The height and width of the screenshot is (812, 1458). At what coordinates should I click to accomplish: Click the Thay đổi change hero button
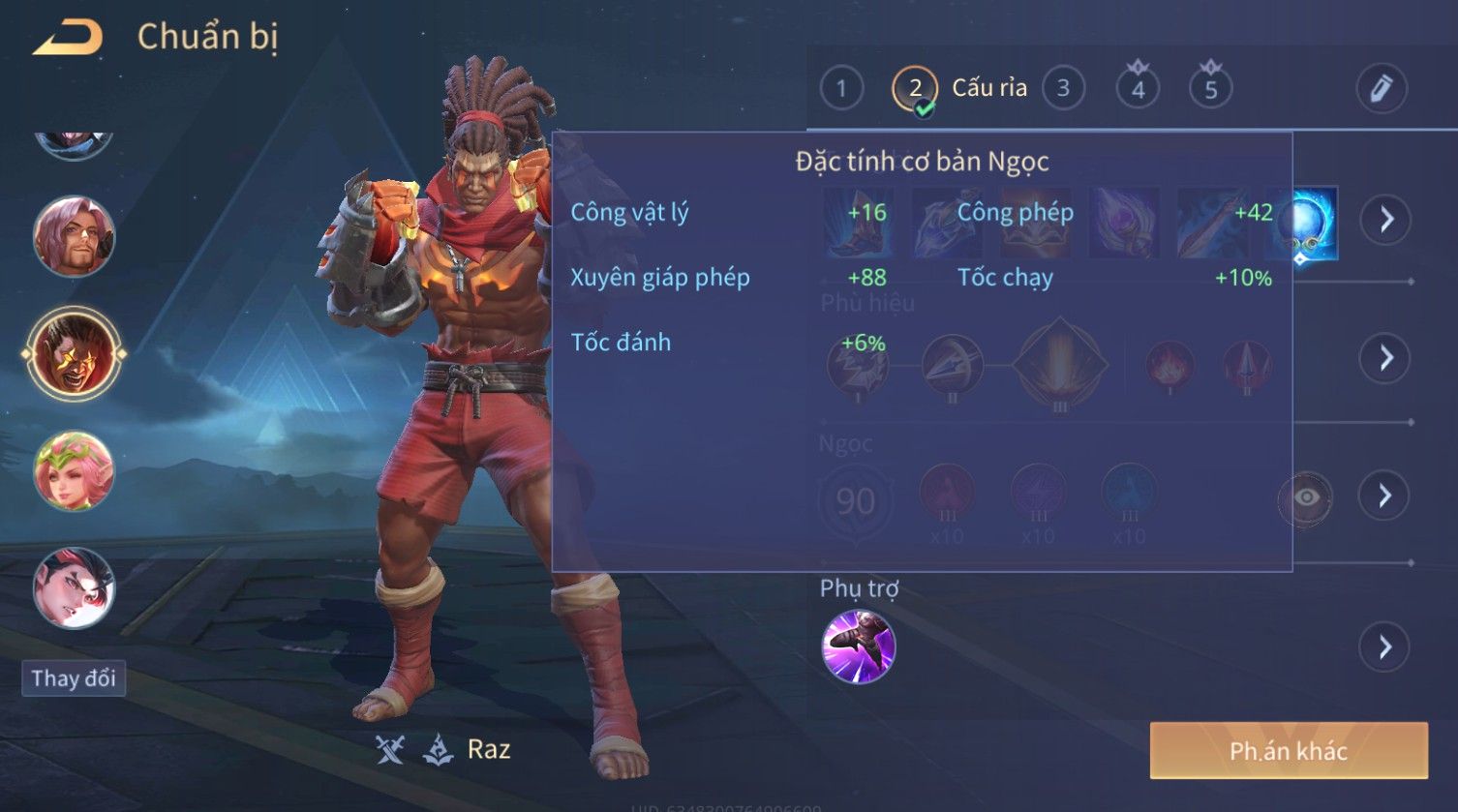(x=74, y=678)
